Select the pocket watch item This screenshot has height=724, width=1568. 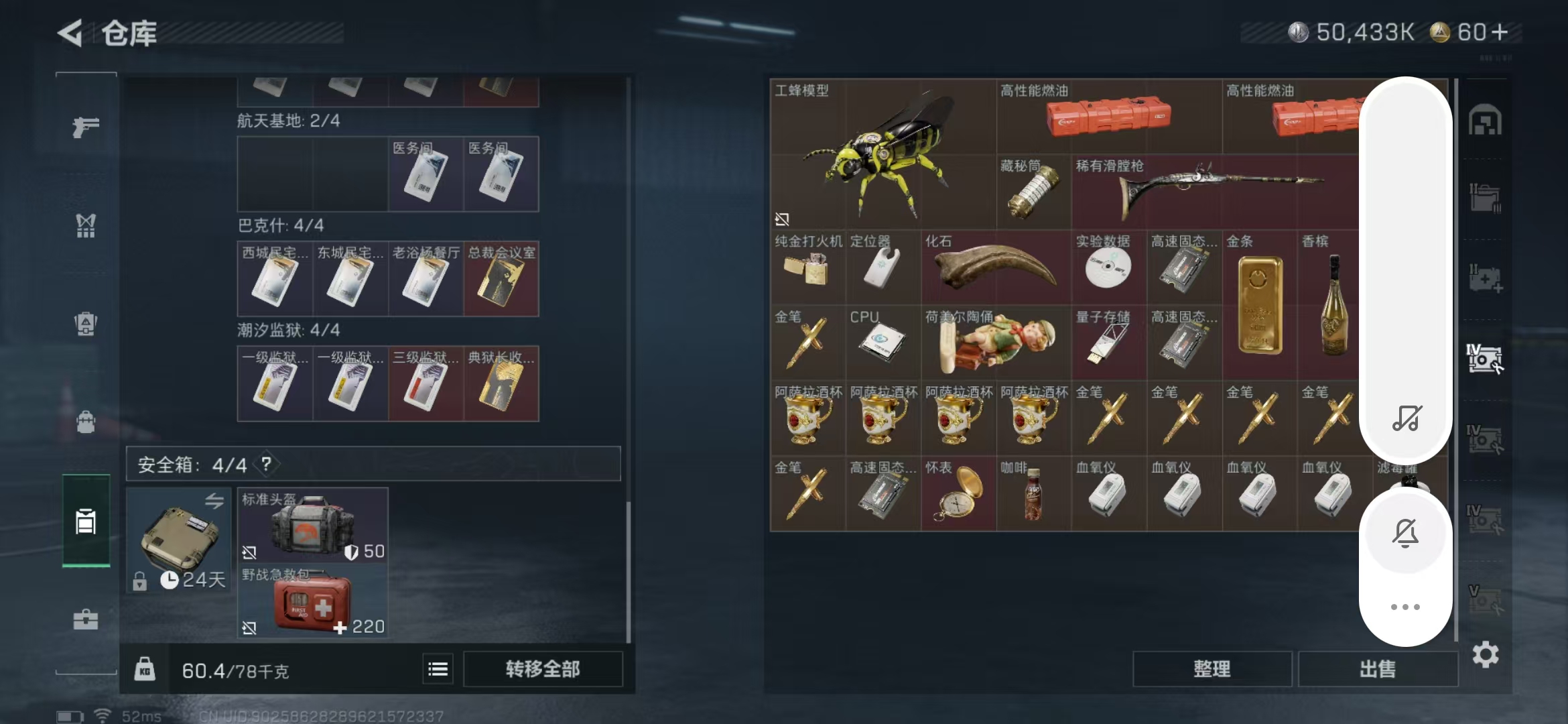click(x=958, y=493)
